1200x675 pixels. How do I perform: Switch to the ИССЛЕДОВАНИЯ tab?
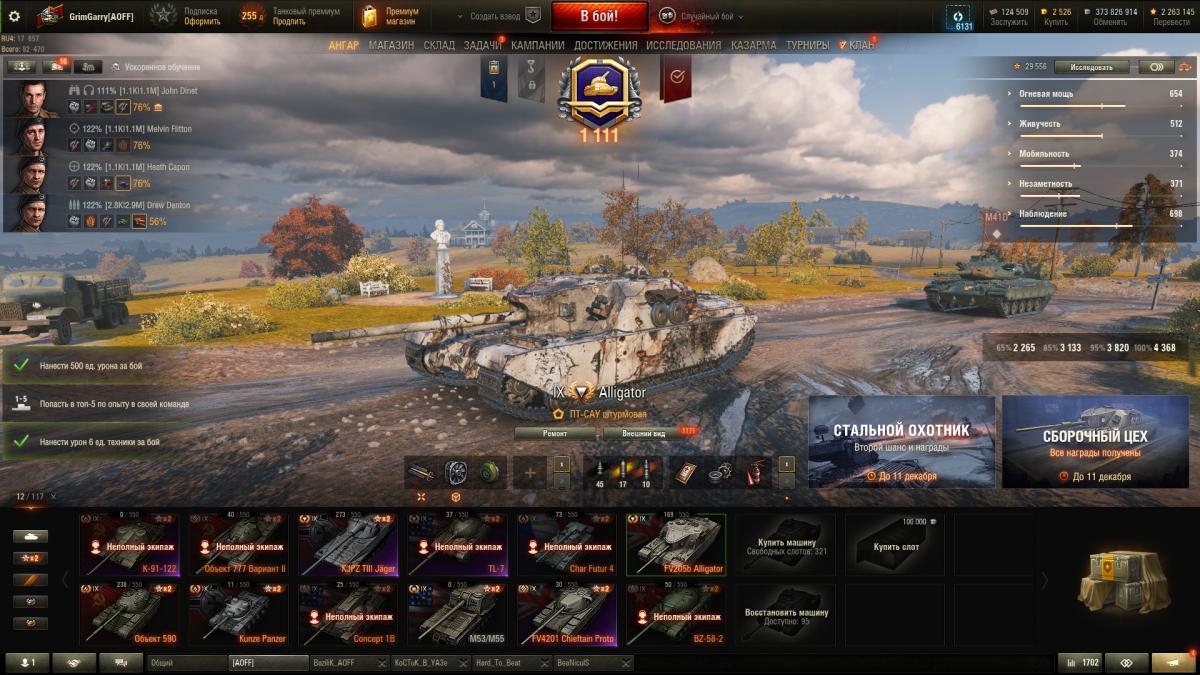(x=683, y=45)
